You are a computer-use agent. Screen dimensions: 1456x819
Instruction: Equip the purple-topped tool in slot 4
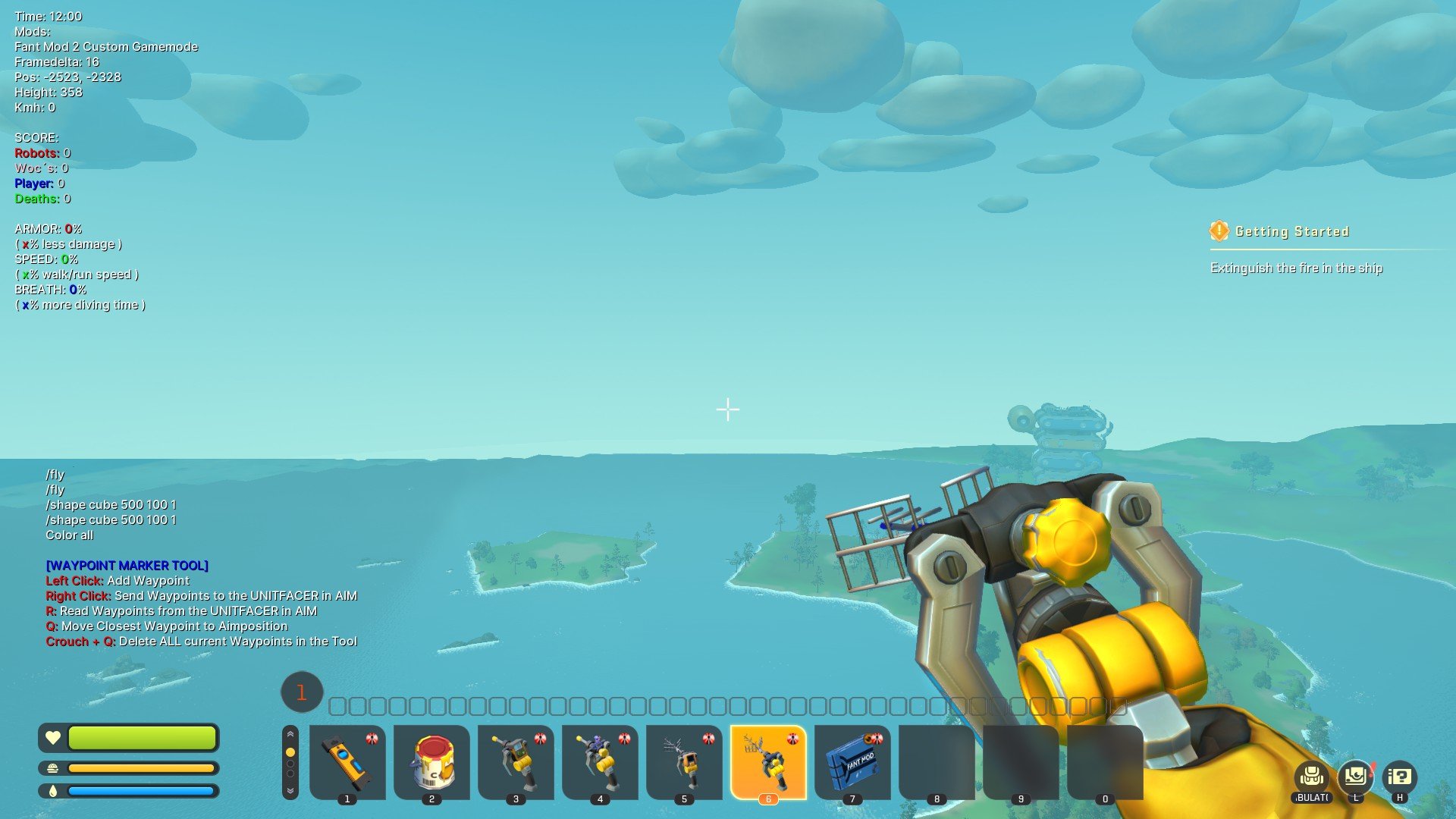pyautogui.click(x=600, y=761)
